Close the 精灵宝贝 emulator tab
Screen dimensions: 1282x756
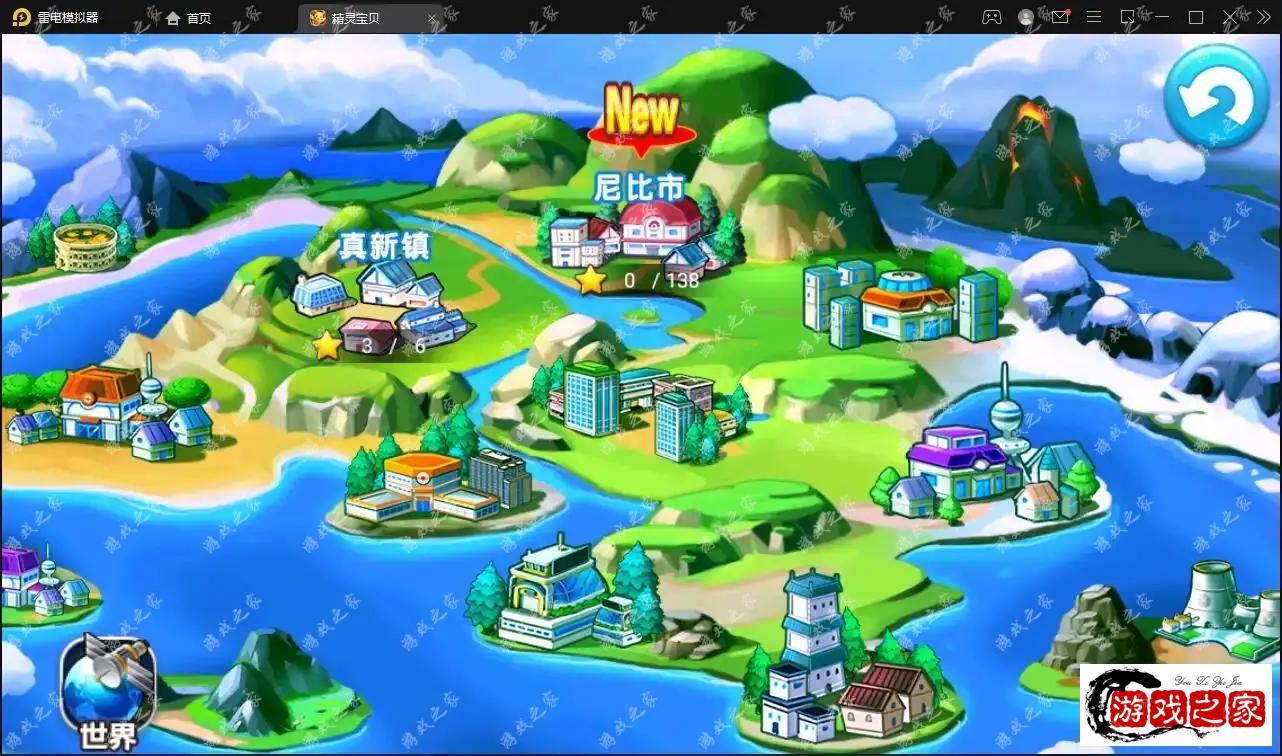pyautogui.click(x=433, y=18)
